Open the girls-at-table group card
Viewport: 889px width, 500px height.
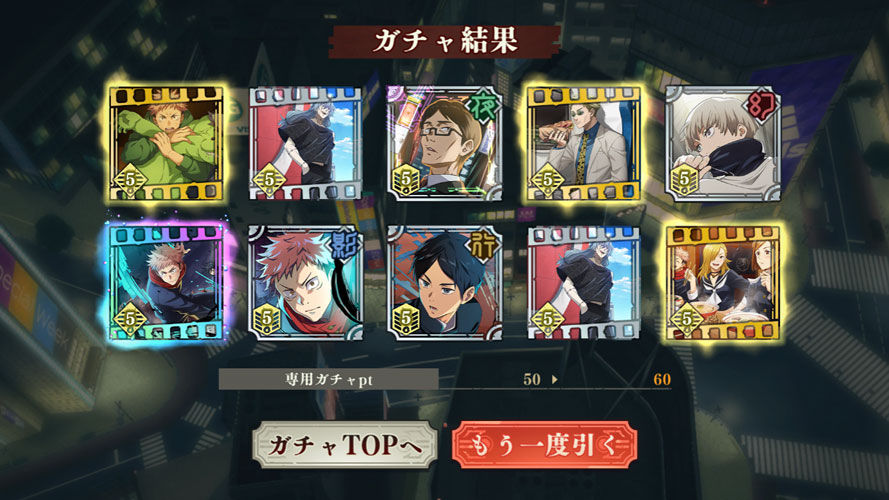pyautogui.click(x=721, y=282)
